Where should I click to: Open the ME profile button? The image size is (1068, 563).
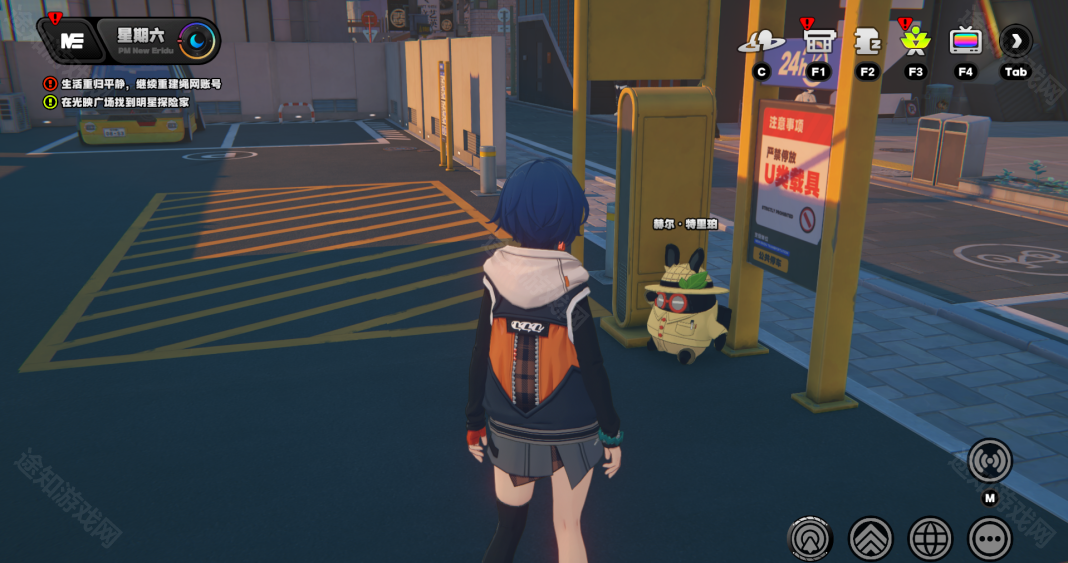coord(72,41)
